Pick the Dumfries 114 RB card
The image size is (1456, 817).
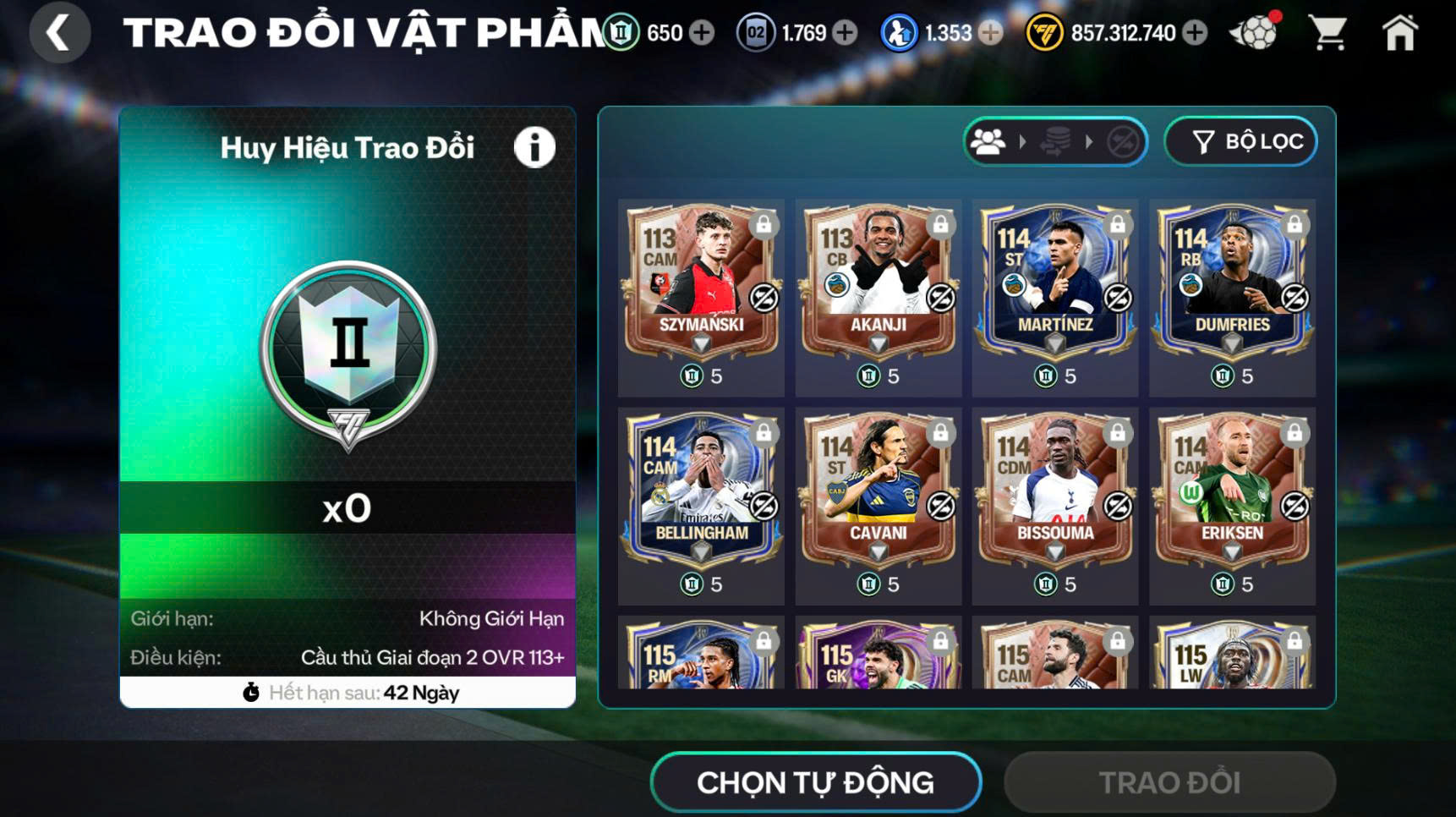click(x=1232, y=283)
